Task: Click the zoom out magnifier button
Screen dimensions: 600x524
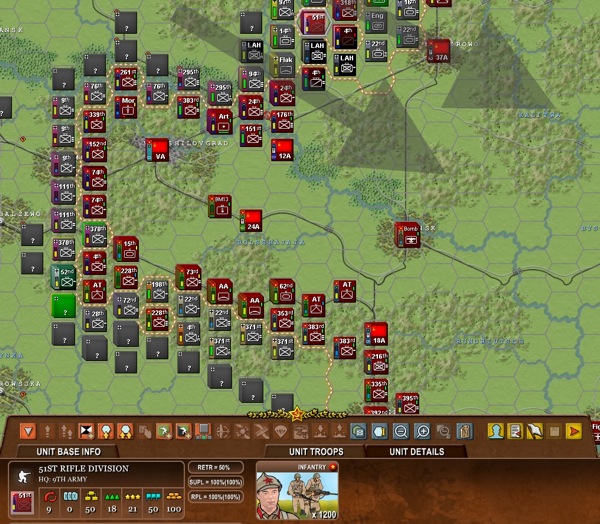Action: click(401, 431)
